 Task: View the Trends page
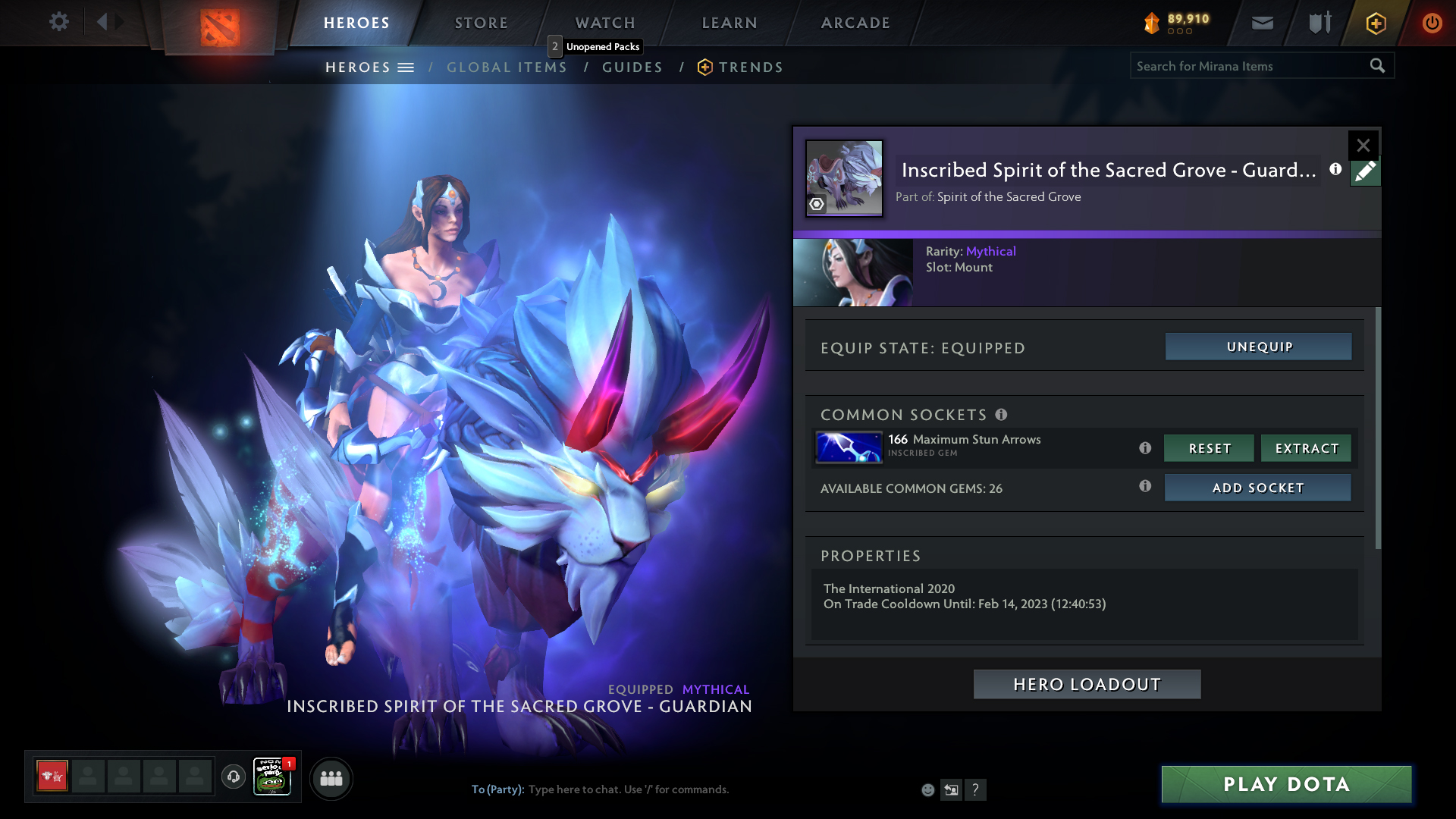coord(750,67)
